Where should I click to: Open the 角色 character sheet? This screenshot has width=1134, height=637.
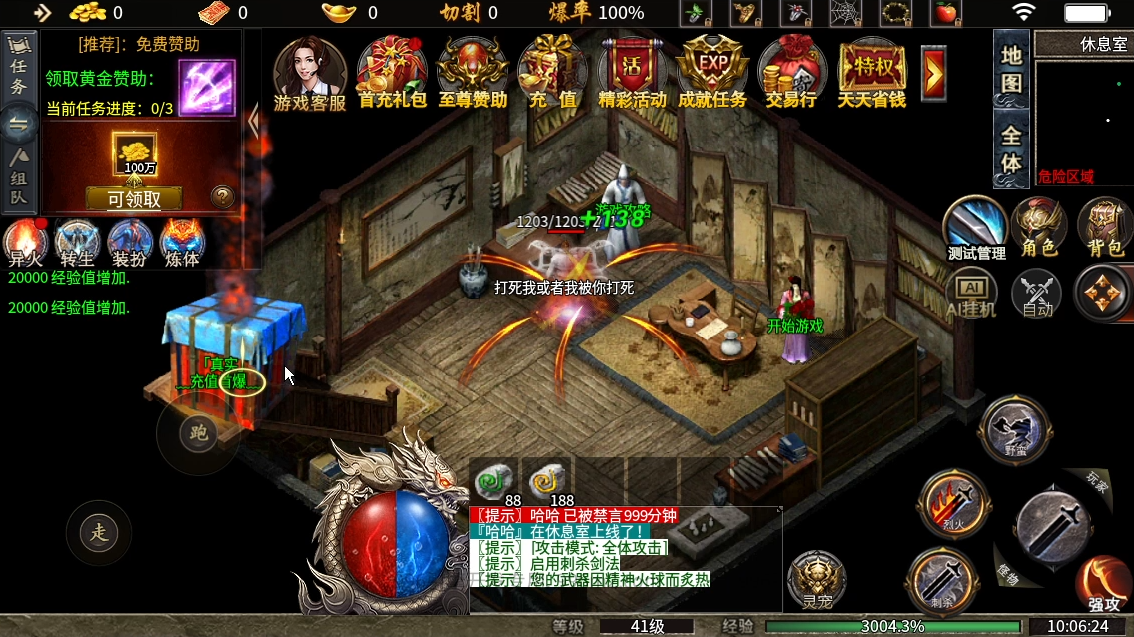pyautogui.click(x=1037, y=228)
